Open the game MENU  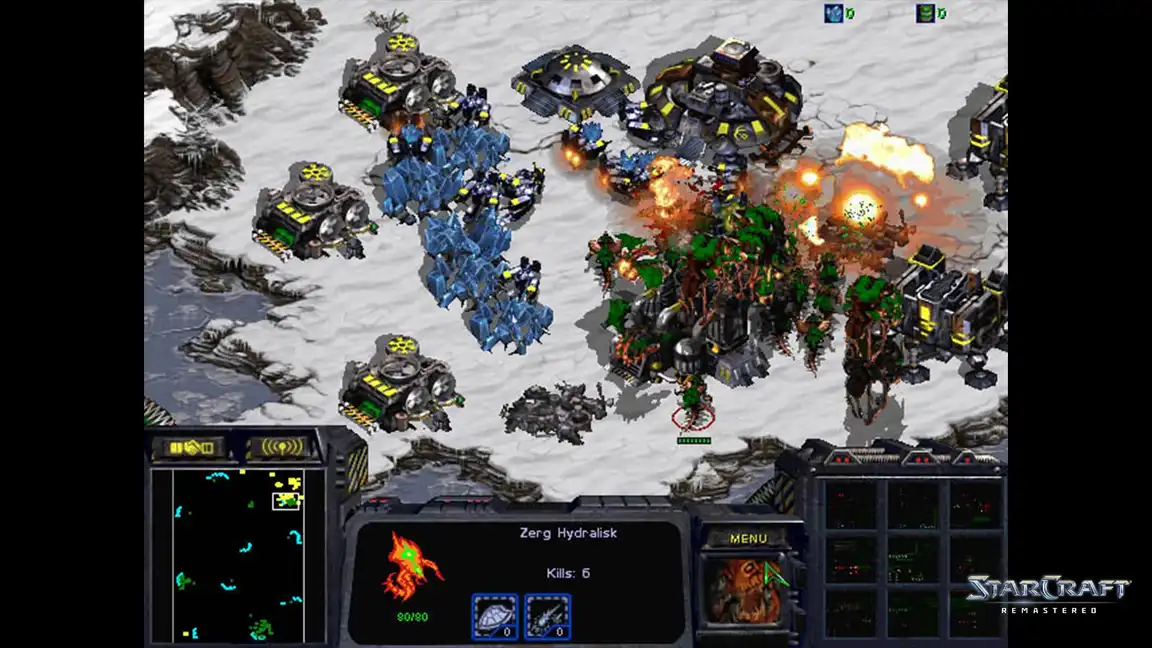click(x=748, y=539)
